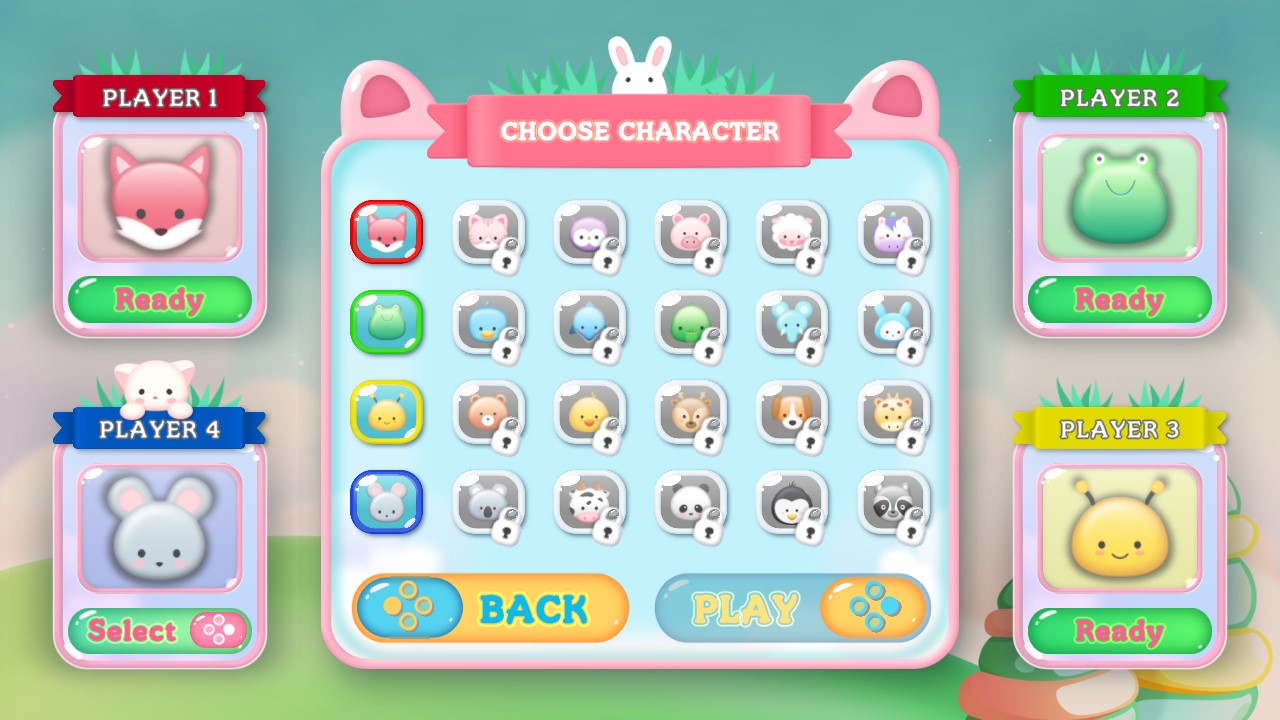
Task: Toggle Player 3's Ready status
Action: point(1119,631)
